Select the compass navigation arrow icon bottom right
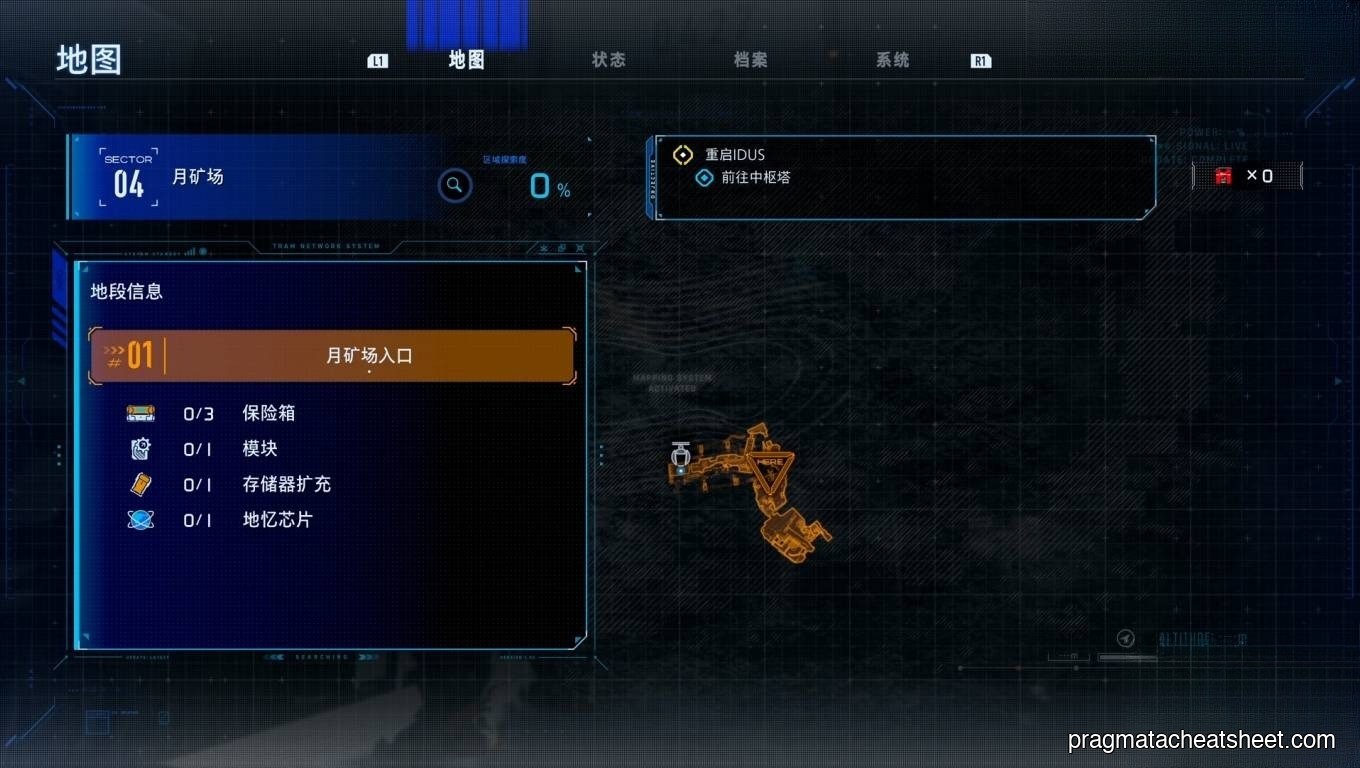The image size is (1360, 768). coord(1126,637)
